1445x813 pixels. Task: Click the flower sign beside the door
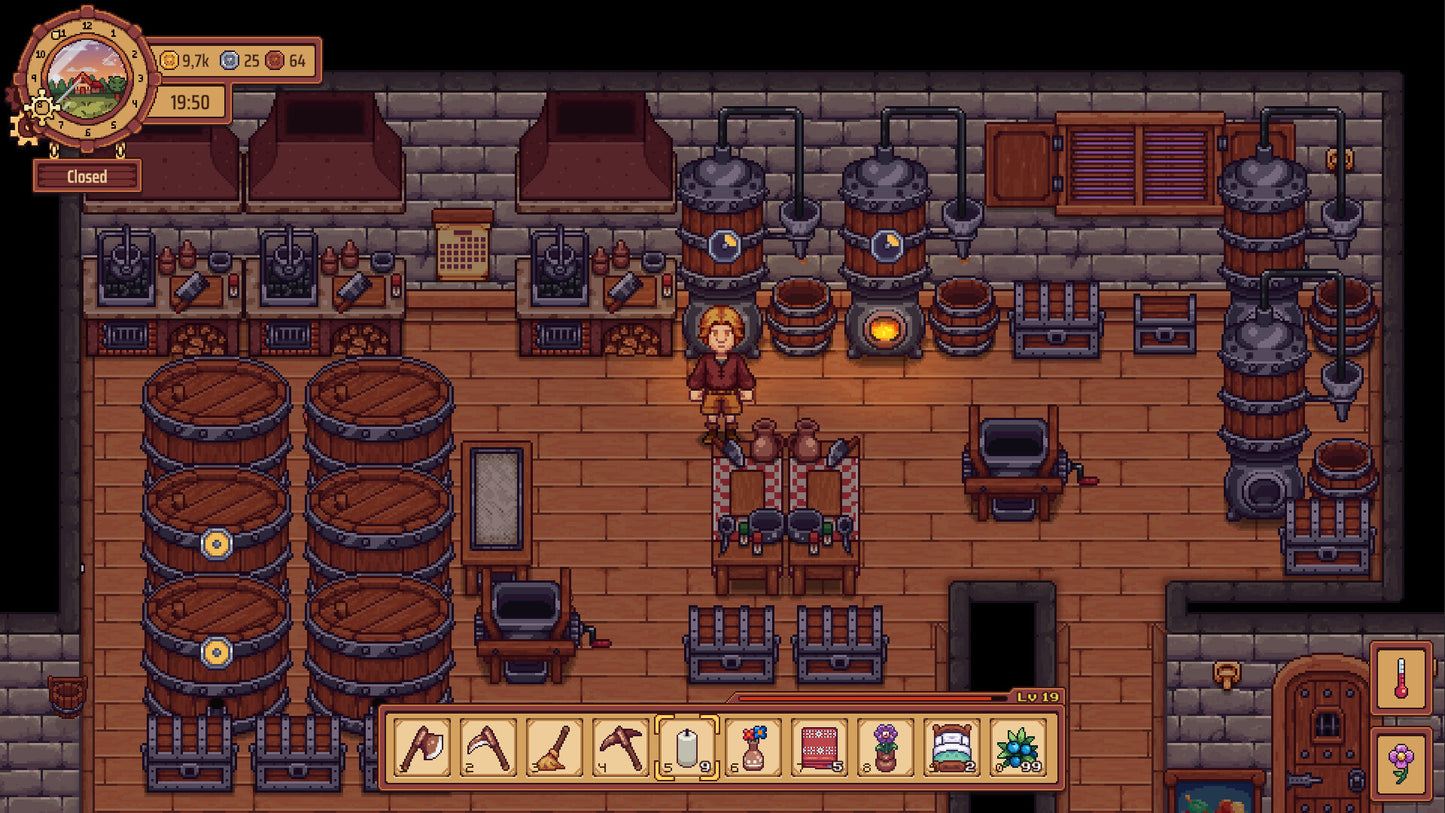click(x=1401, y=762)
